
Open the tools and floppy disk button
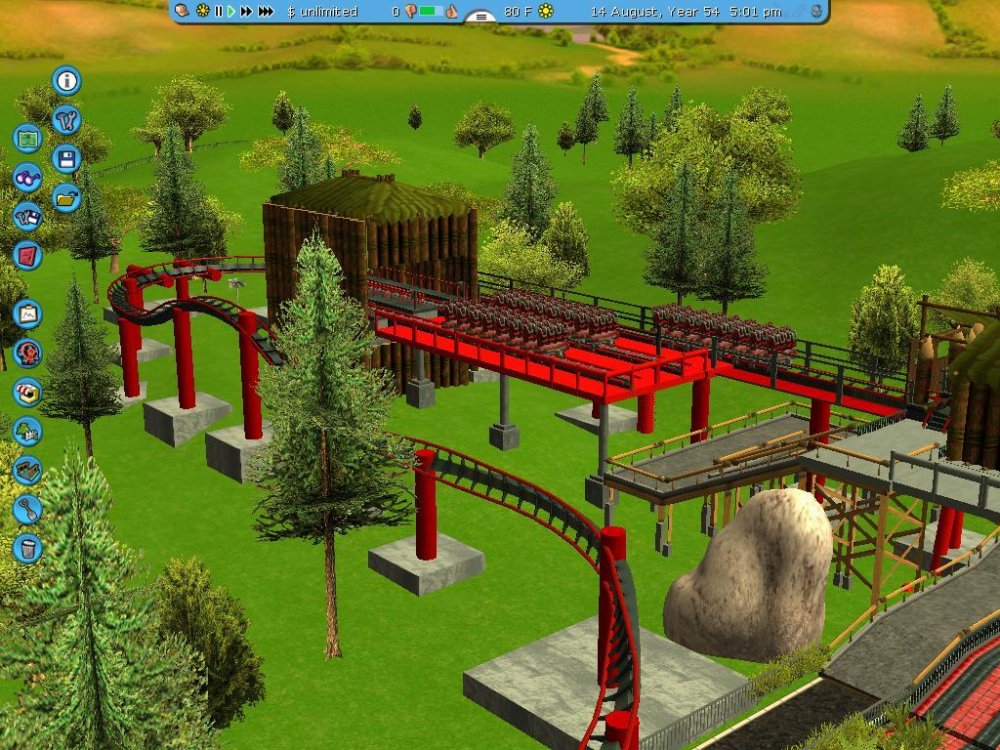(27, 216)
